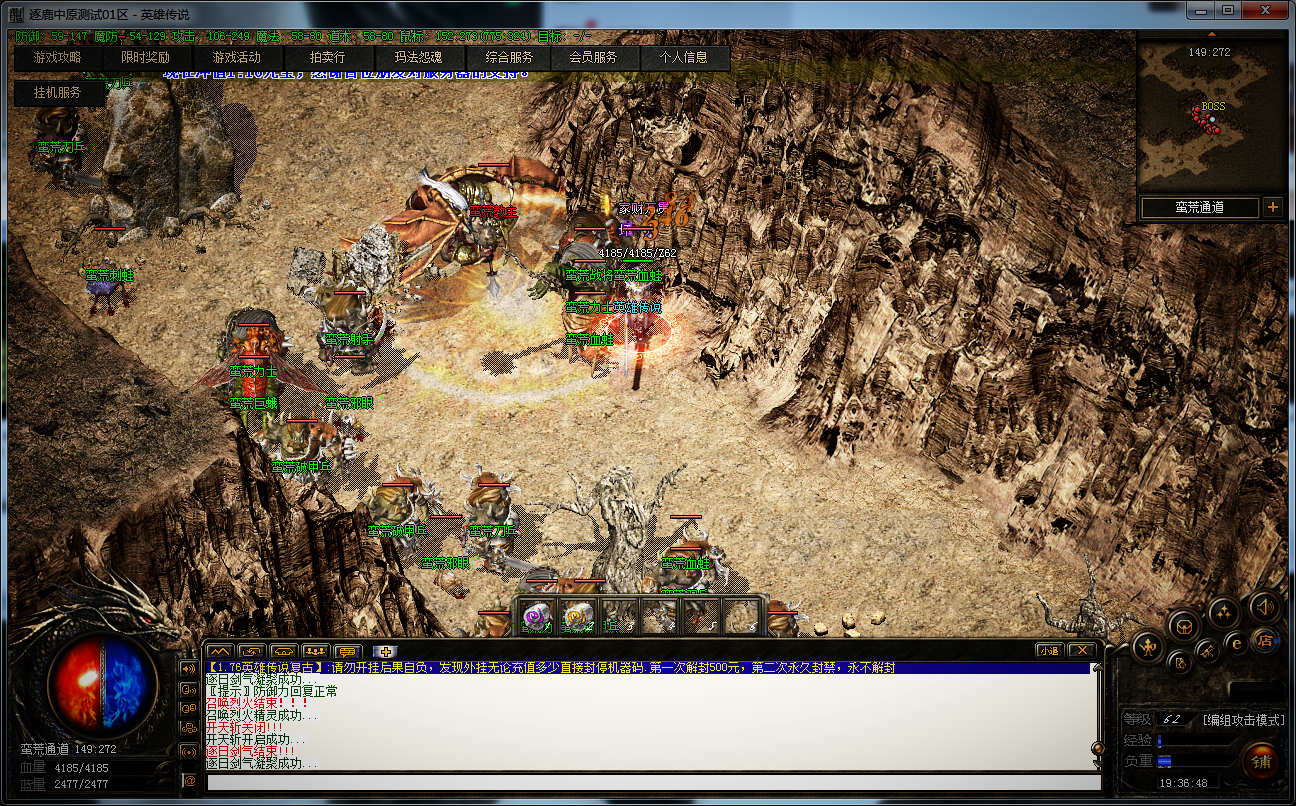Open the 挂机服务 menu
The height and width of the screenshot is (806, 1296).
coord(58,93)
